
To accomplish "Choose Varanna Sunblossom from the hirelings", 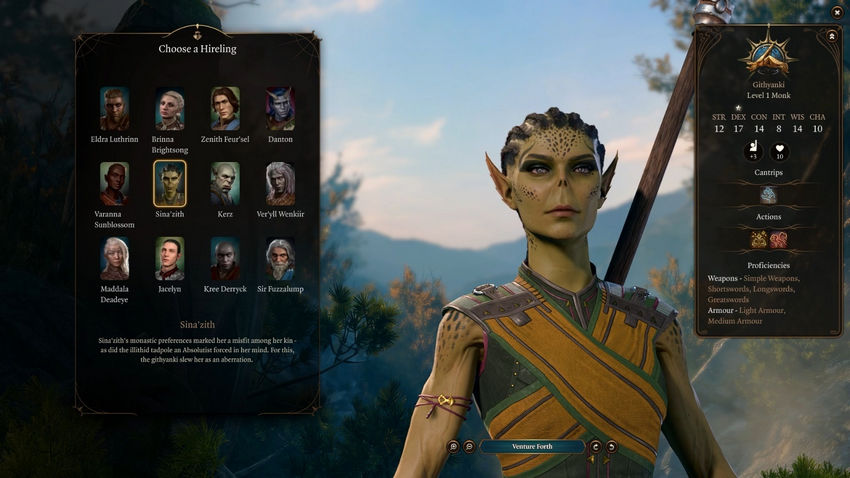I will click(x=114, y=184).
